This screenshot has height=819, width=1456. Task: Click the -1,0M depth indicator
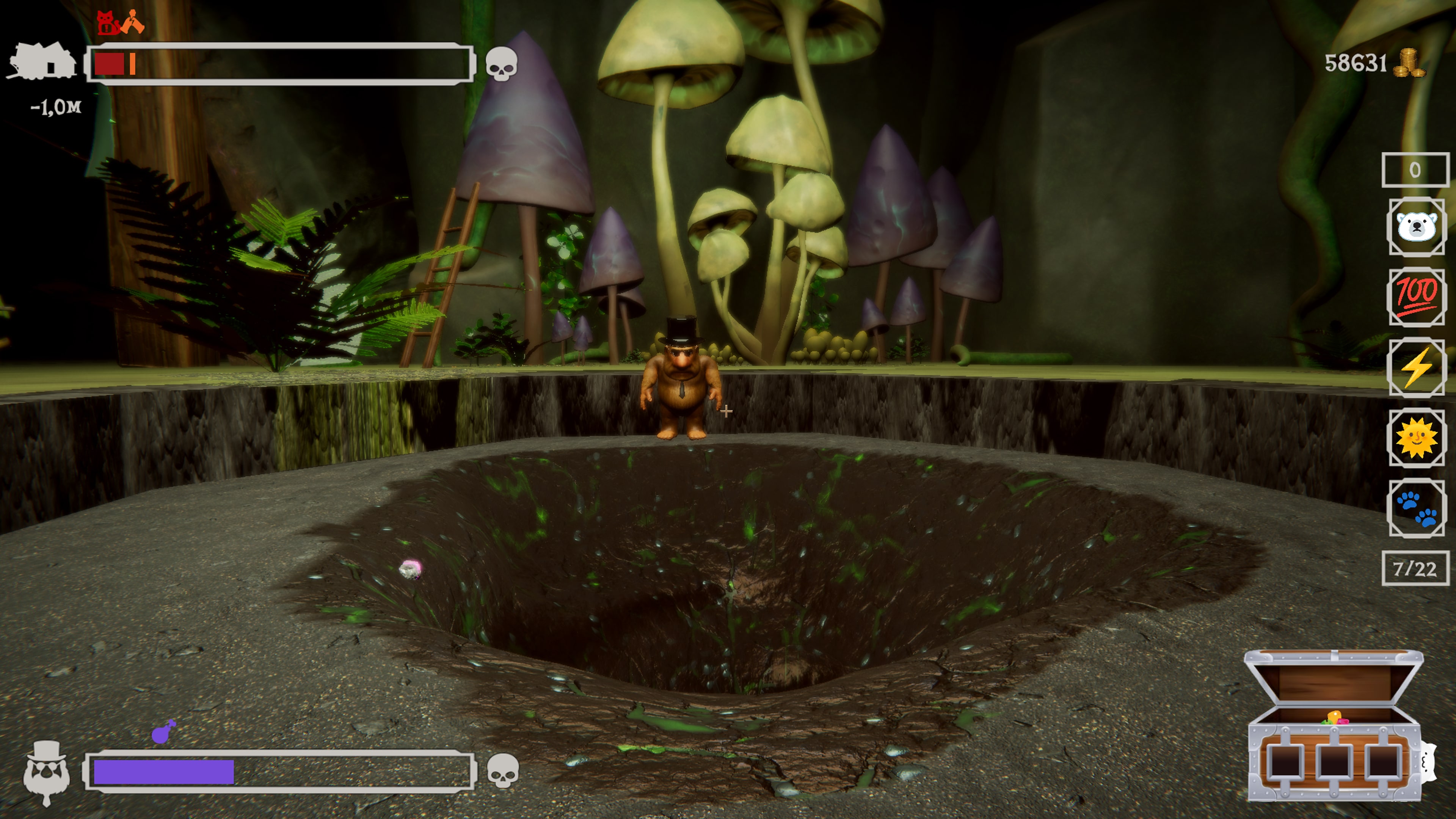click(x=56, y=106)
